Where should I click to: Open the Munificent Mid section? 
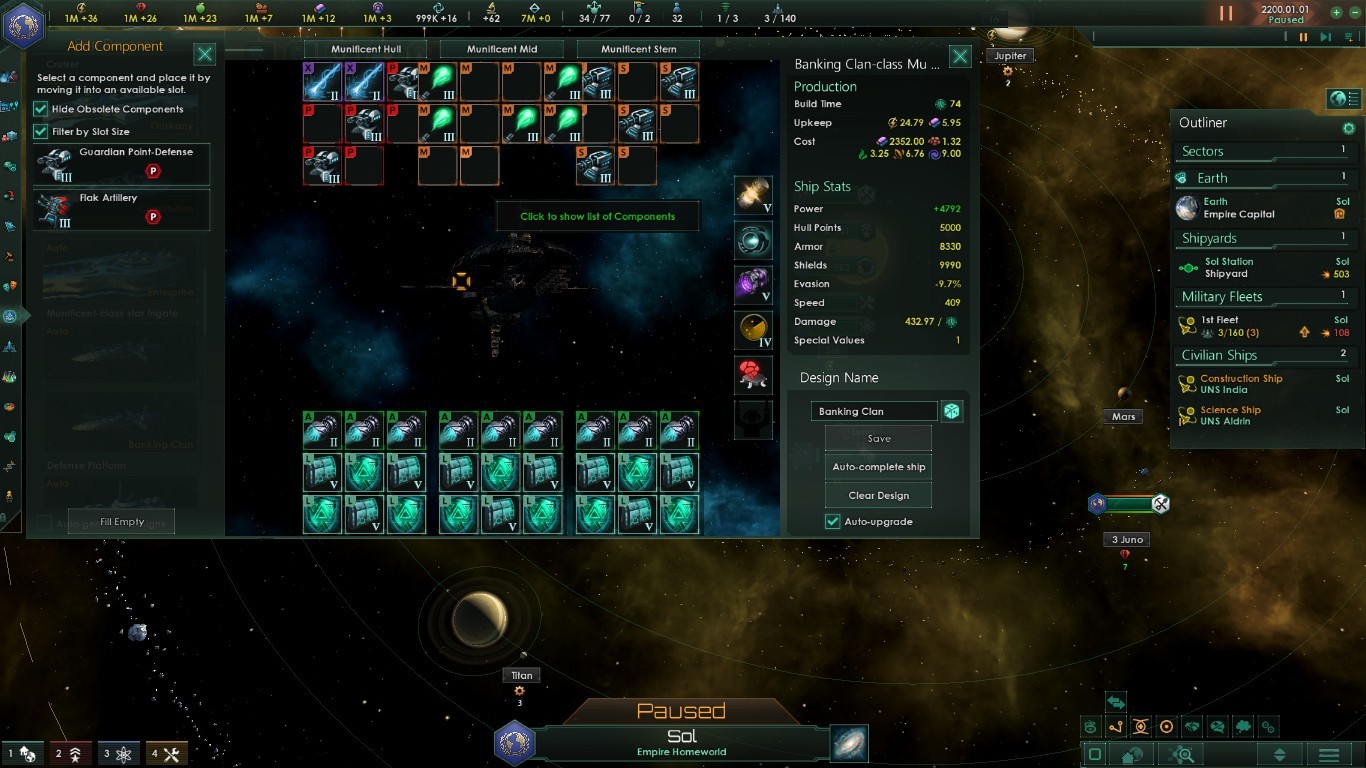[x=502, y=49]
